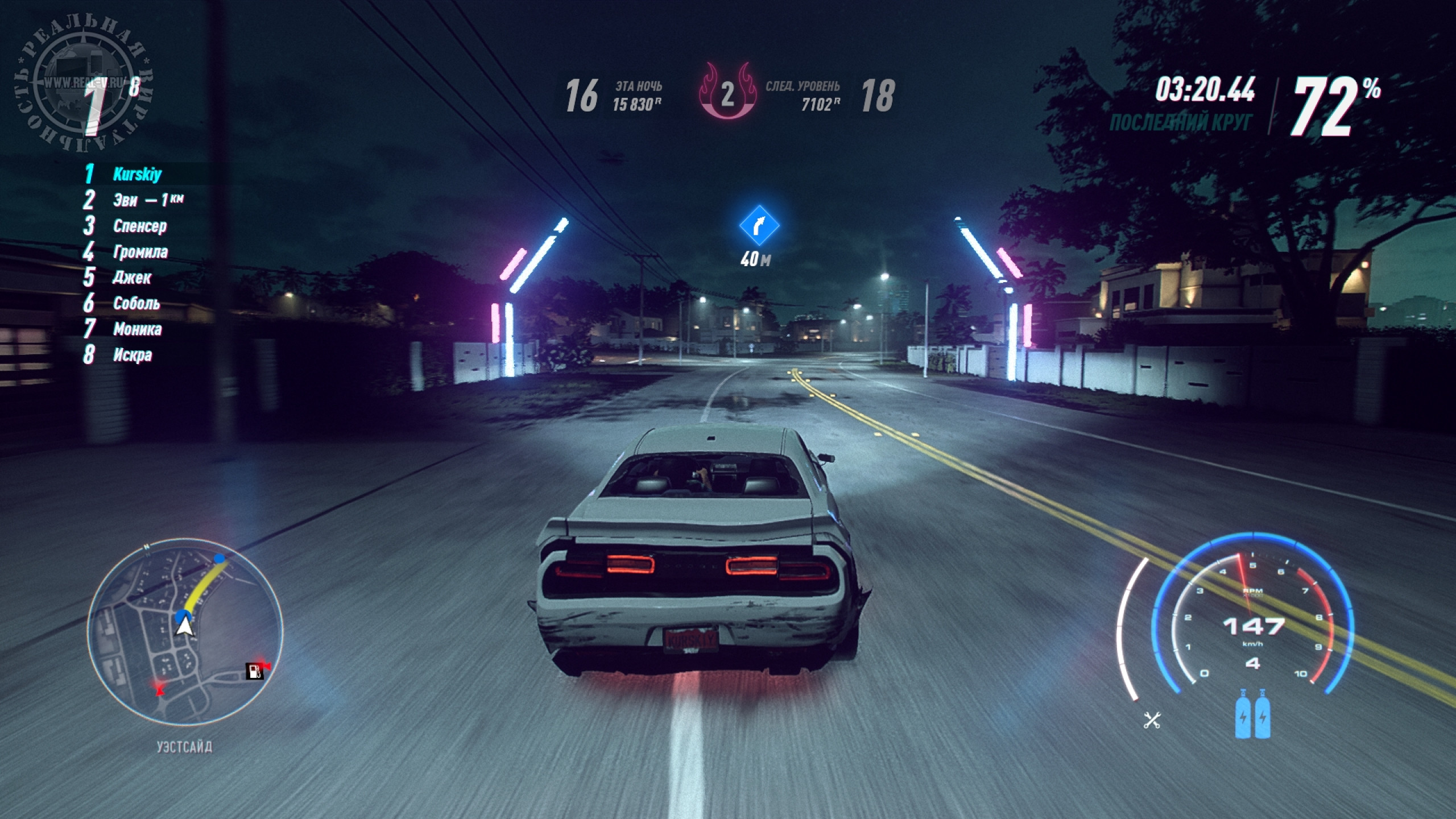1456x819 pixels.
Task: Activate the nitrous bottles icon
Action: [1253, 714]
